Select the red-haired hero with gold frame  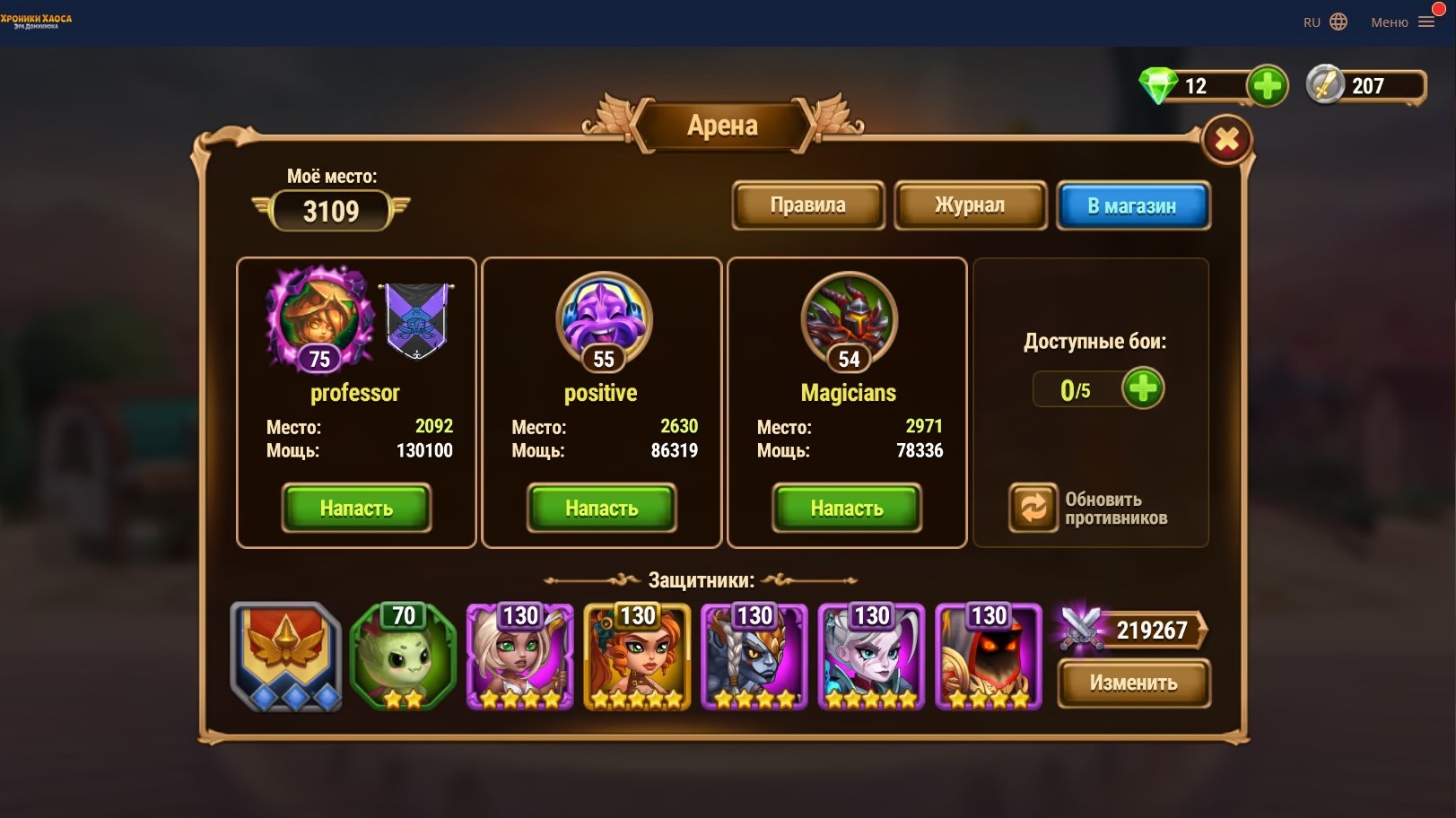637,657
